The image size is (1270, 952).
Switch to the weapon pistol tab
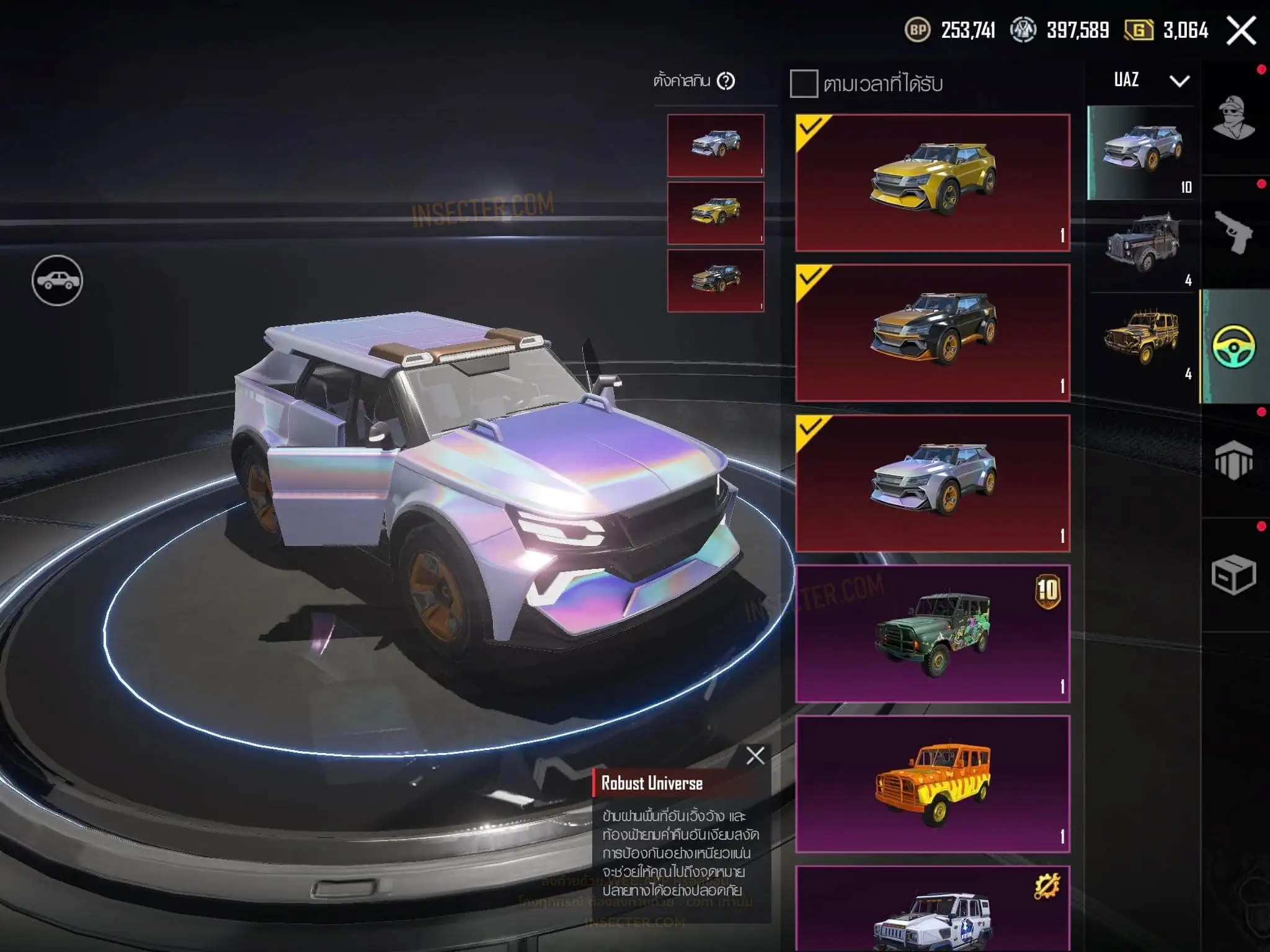point(1233,232)
